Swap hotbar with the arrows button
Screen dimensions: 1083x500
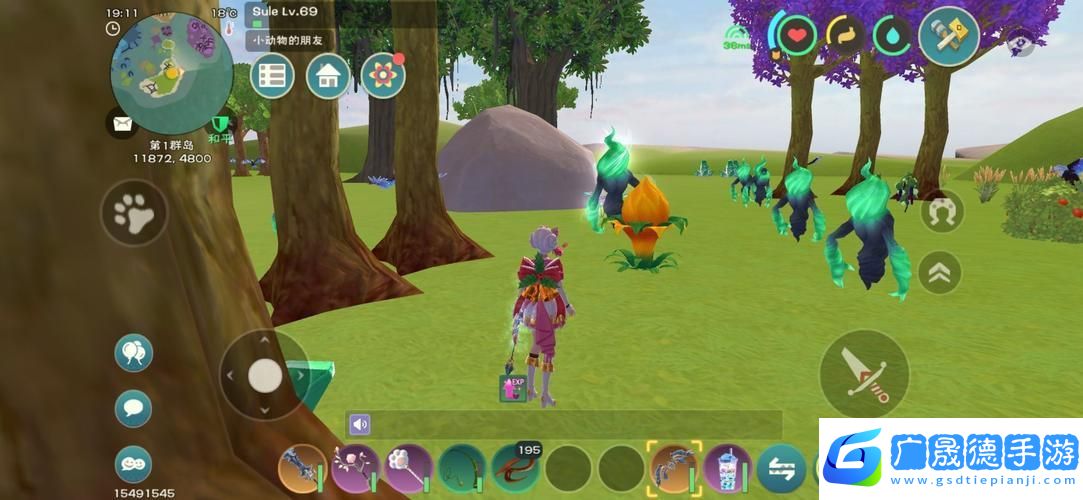781,468
